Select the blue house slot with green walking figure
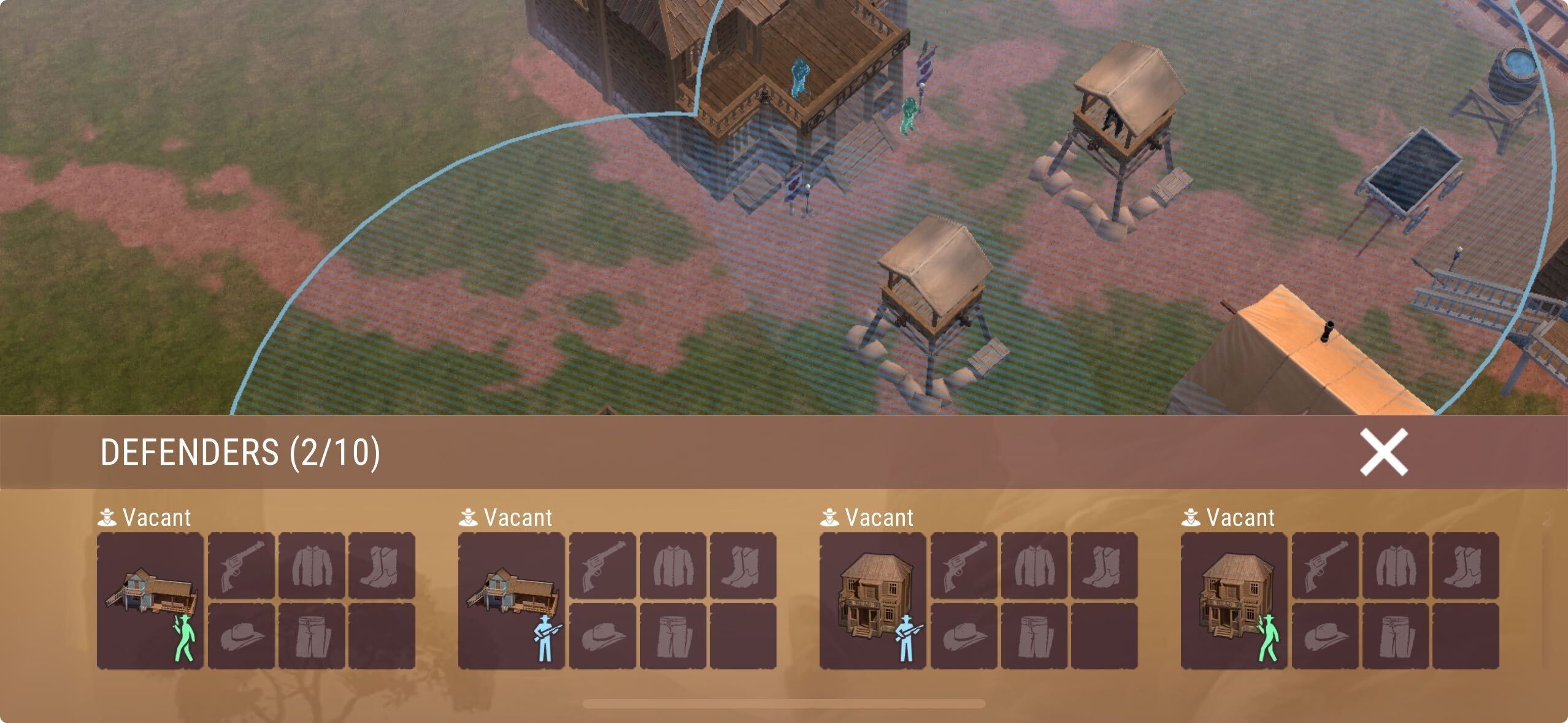This screenshot has width=1568, height=723. pyautogui.click(x=150, y=600)
